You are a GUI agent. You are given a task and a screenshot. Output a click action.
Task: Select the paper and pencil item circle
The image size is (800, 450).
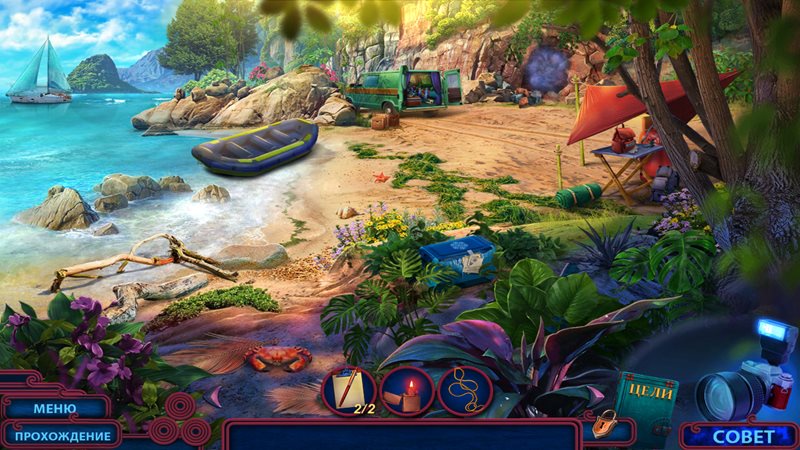coord(348,389)
